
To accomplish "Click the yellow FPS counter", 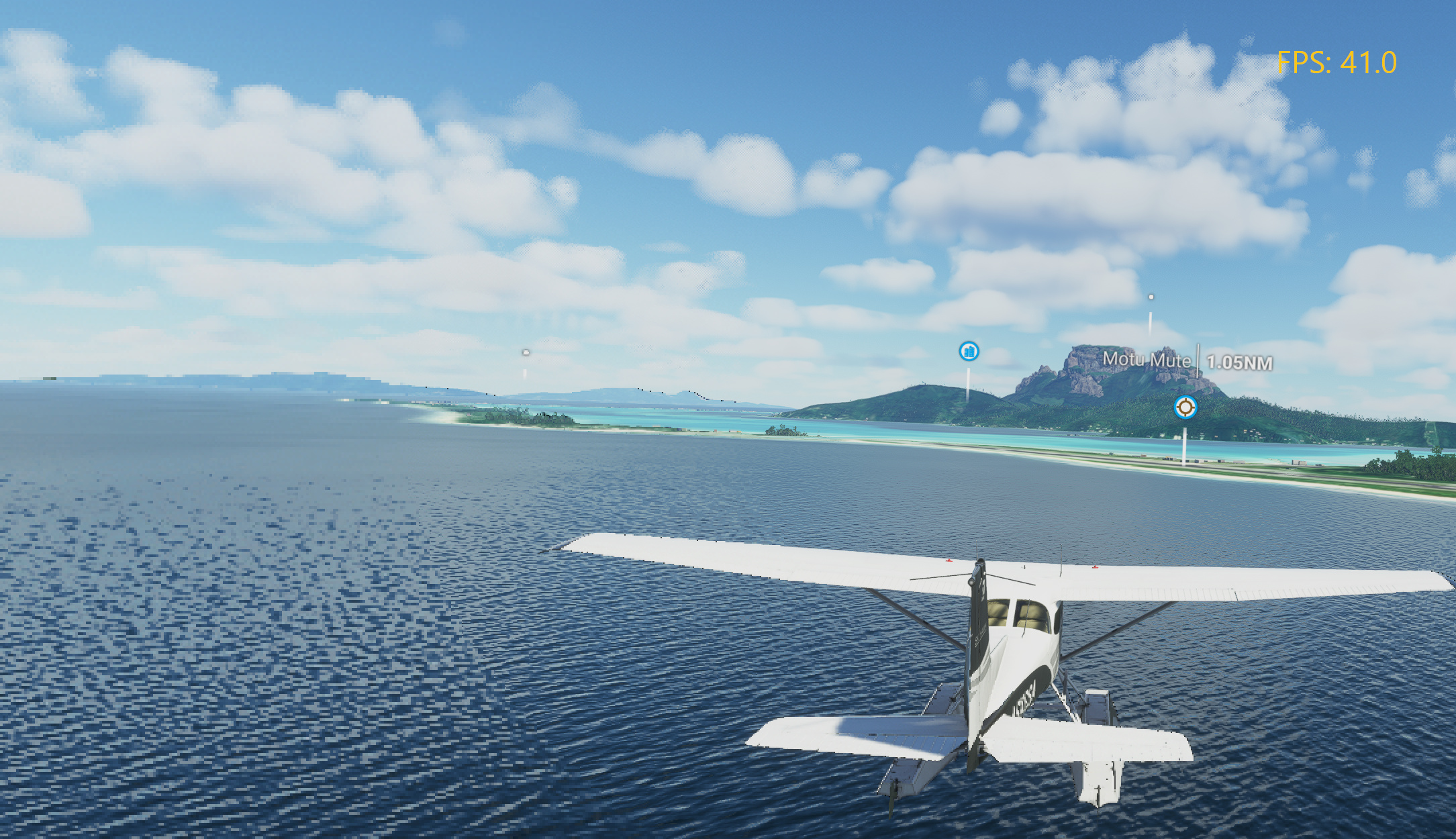I will pyautogui.click(x=1338, y=62).
